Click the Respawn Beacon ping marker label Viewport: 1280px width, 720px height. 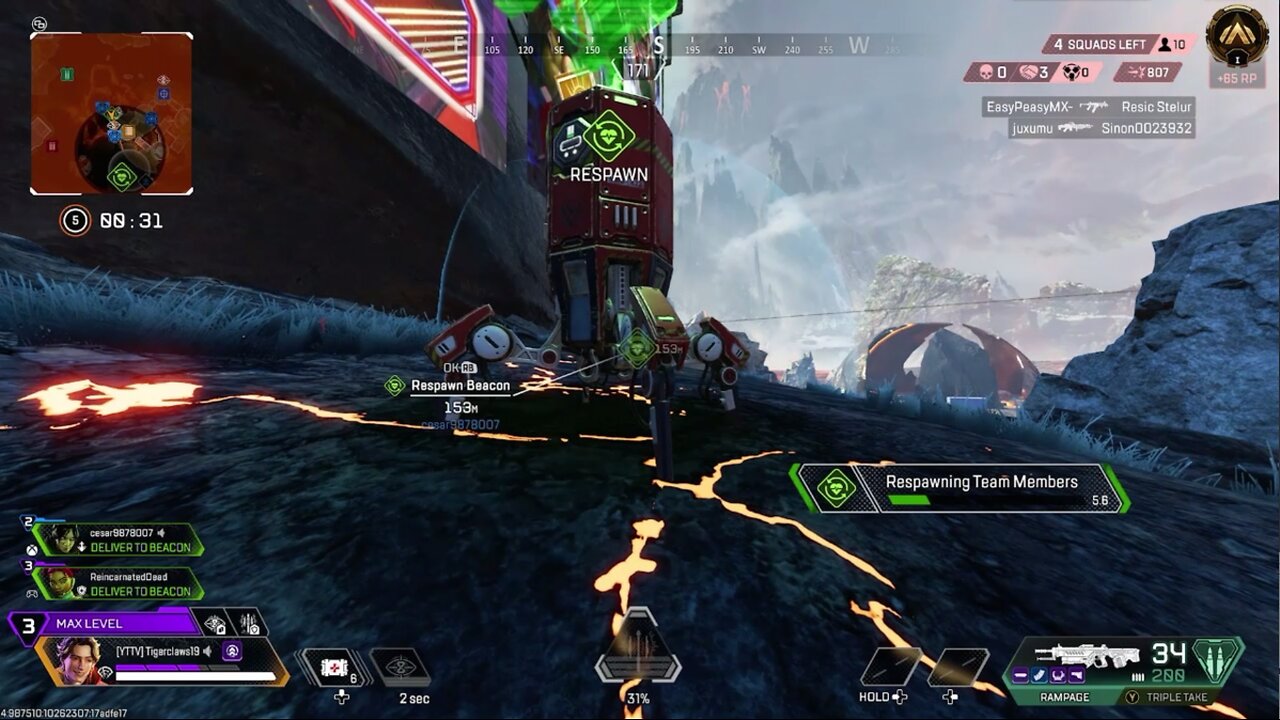click(x=460, y=386)
